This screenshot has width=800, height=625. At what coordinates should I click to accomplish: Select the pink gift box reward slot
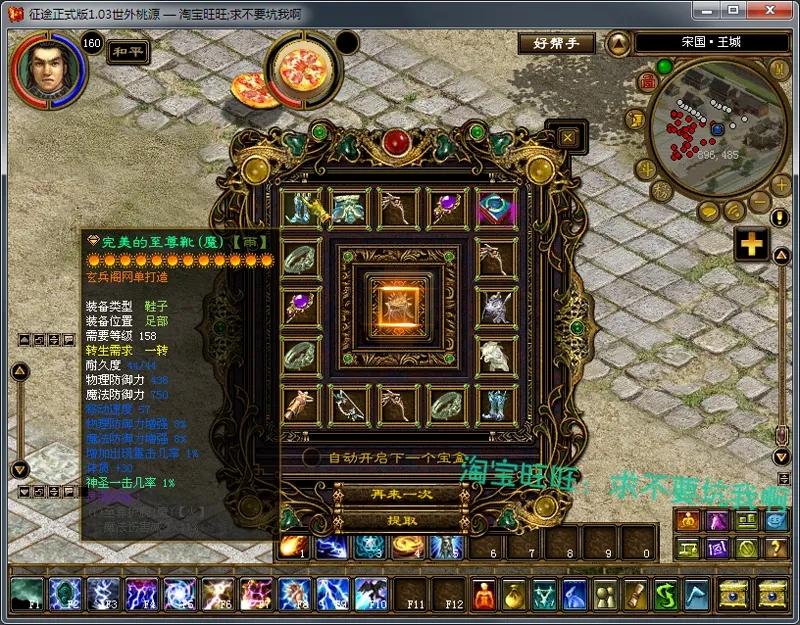(495, 208)
